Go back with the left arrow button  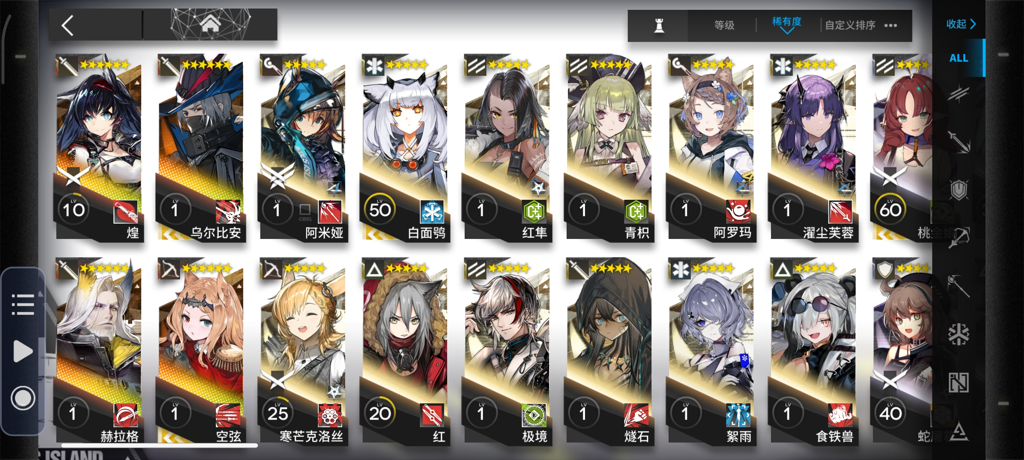[68, 25]
